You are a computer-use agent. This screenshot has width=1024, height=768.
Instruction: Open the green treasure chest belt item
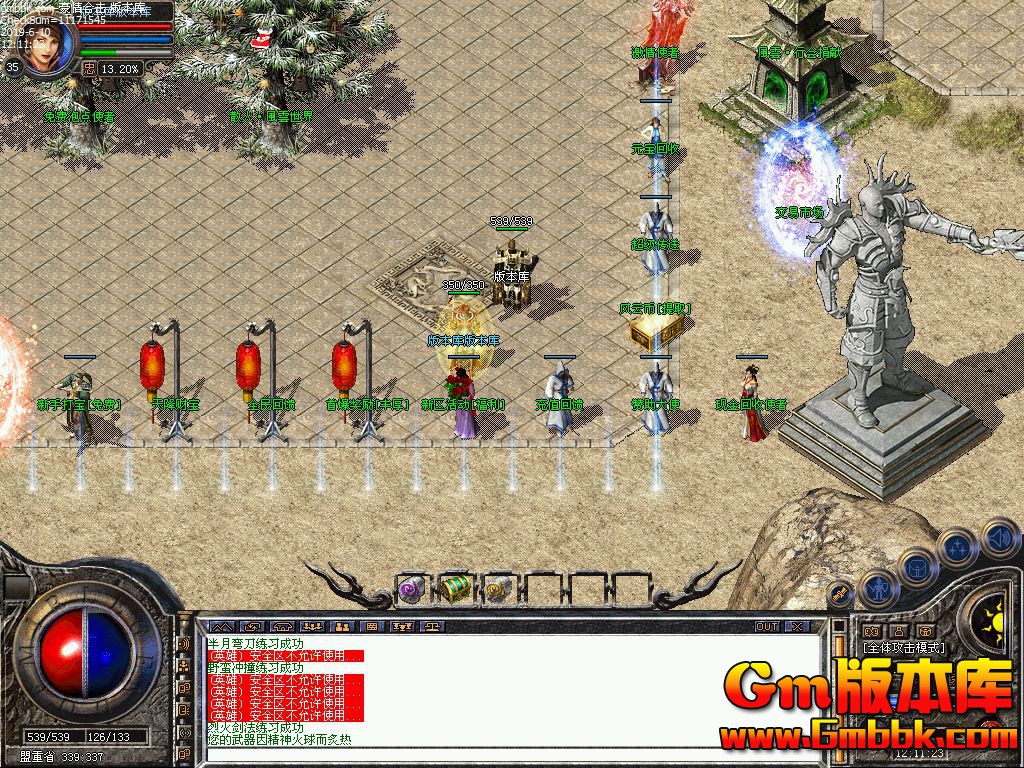[455, 590]
